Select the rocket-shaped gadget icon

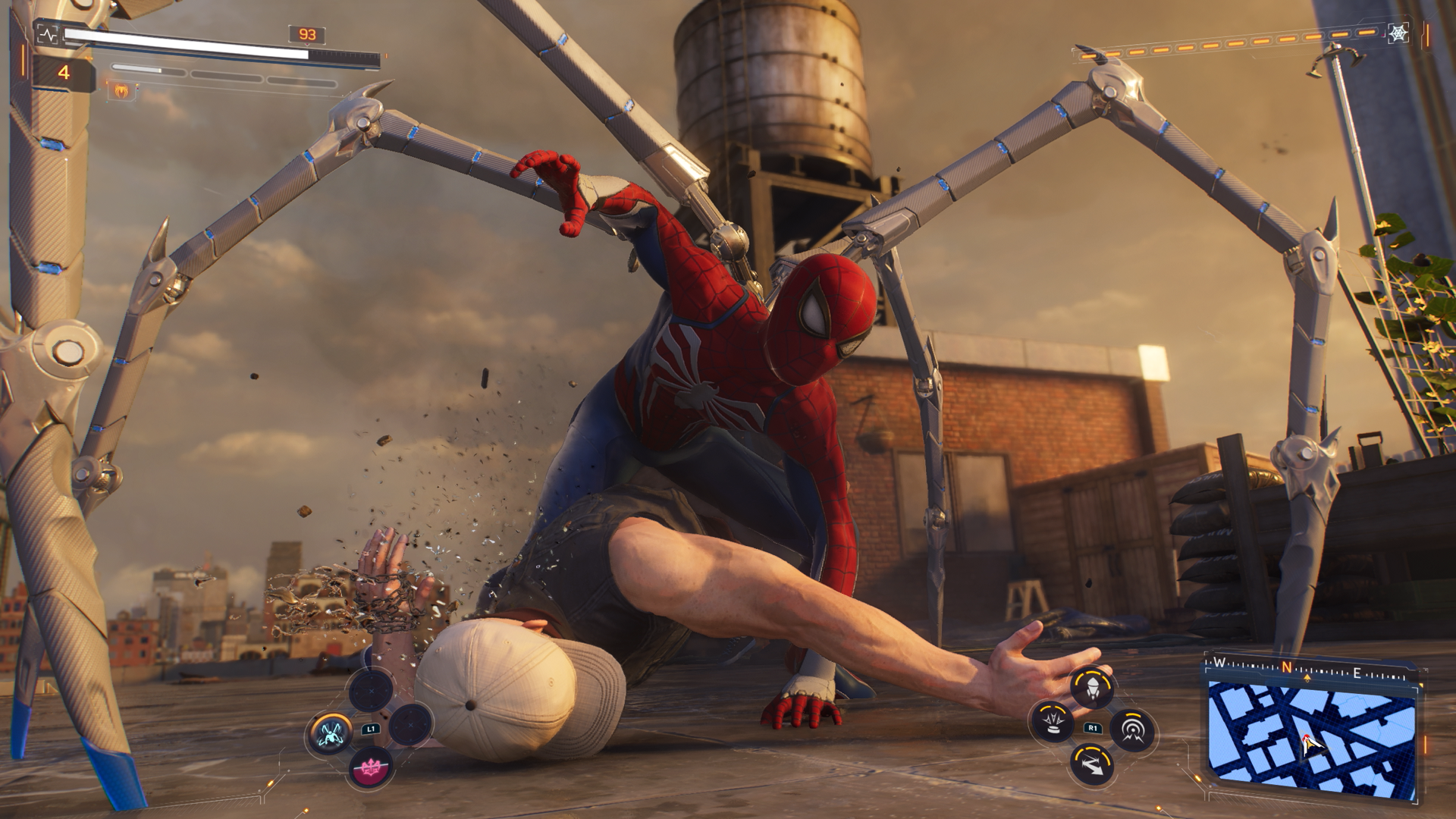click(x=1092, y=689)
